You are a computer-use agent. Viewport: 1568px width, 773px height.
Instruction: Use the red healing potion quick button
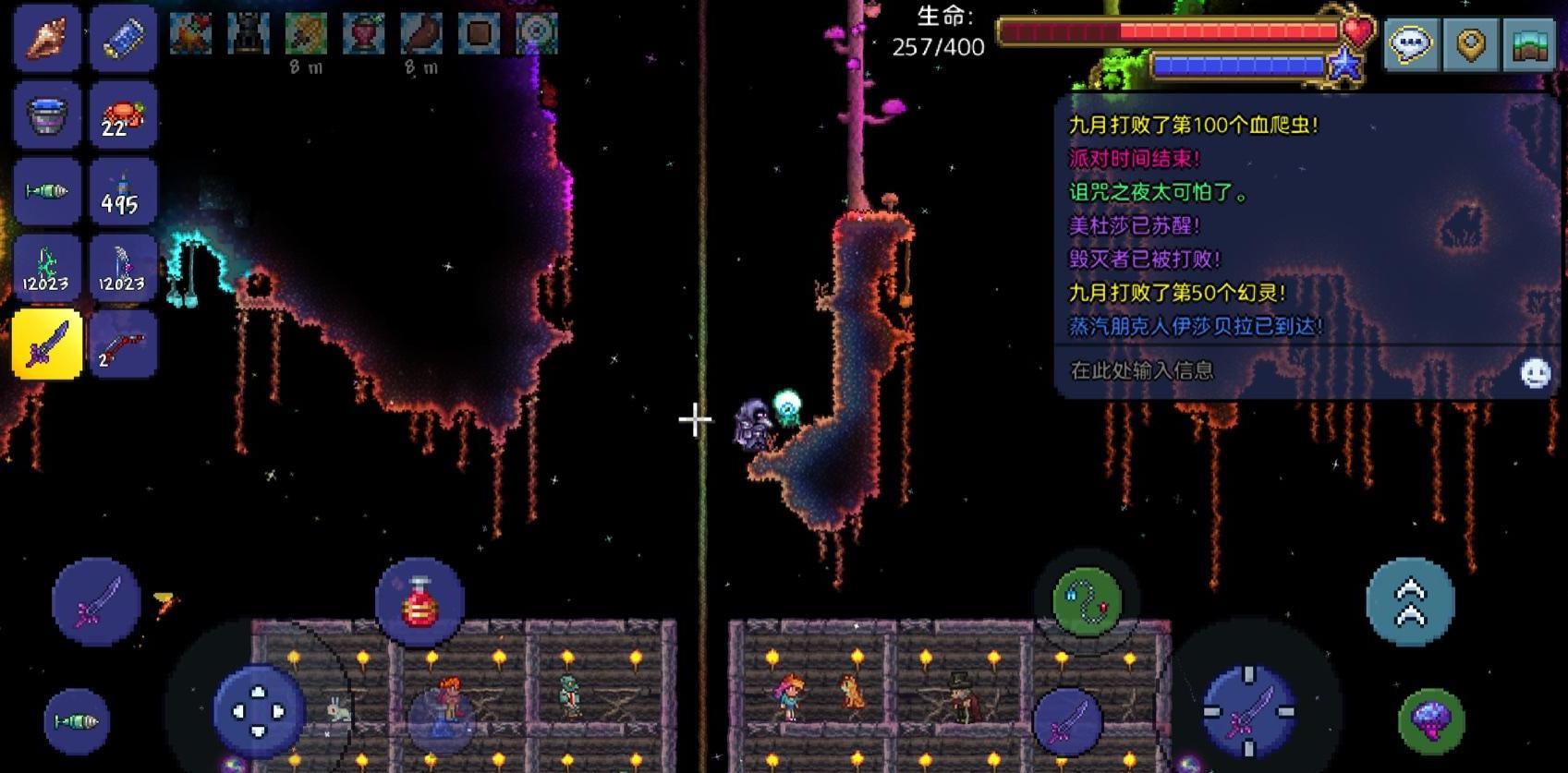click(x=419, y=601)
